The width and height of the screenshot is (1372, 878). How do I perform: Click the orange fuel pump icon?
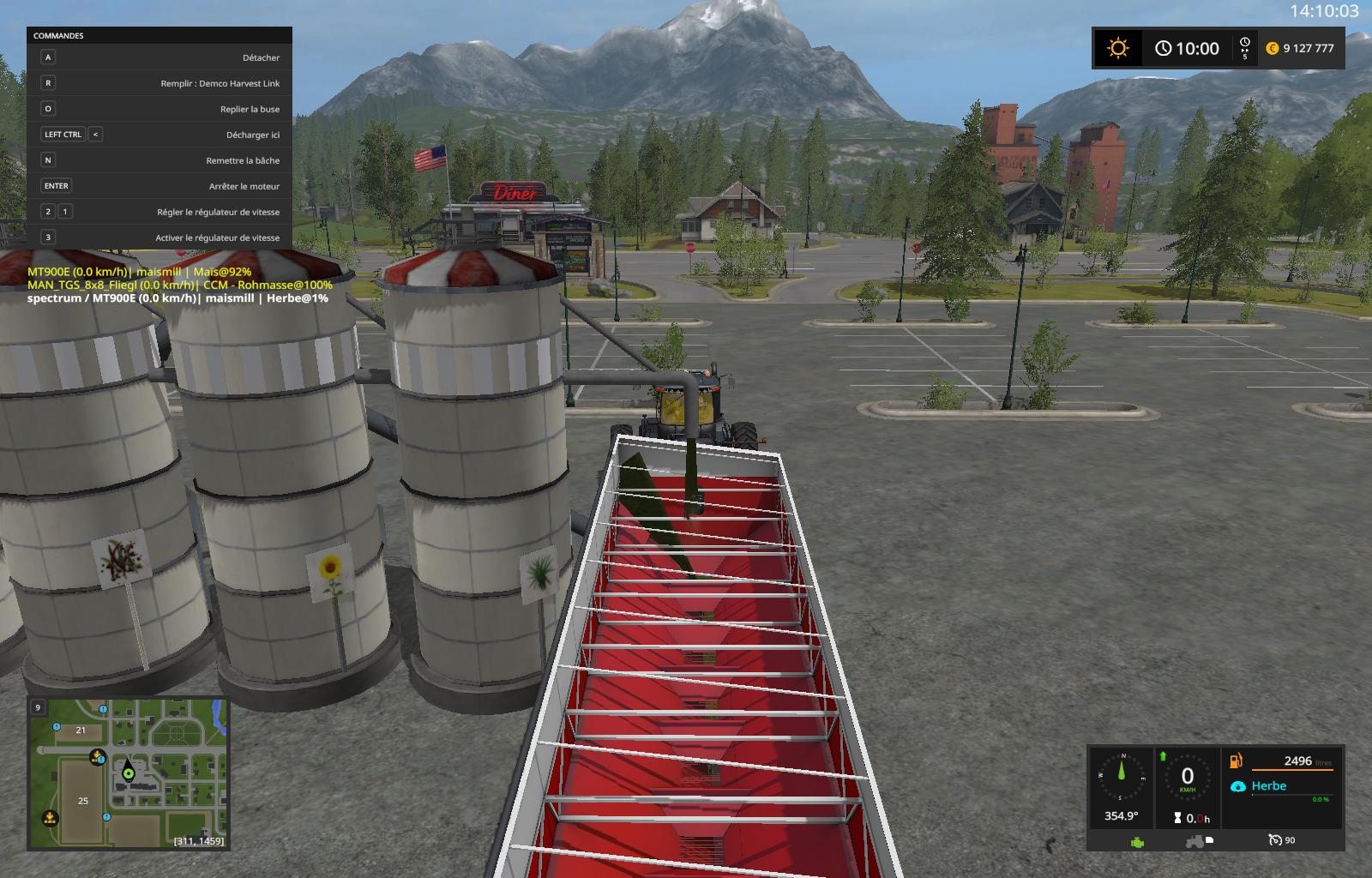[x=1237, y=761]
